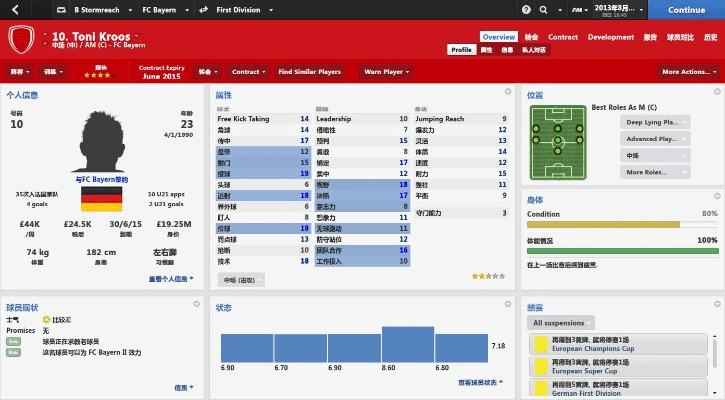Switch to the Development tab

coord(611,37)
